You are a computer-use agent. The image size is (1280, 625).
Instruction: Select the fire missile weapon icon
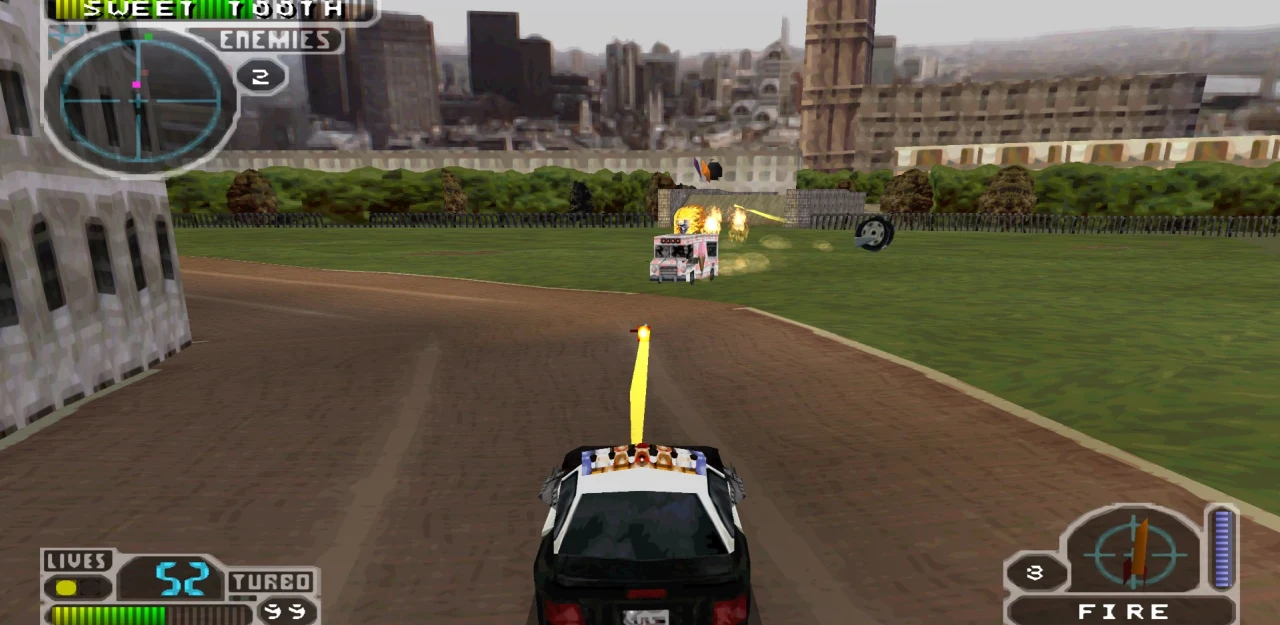point(1136,553)
